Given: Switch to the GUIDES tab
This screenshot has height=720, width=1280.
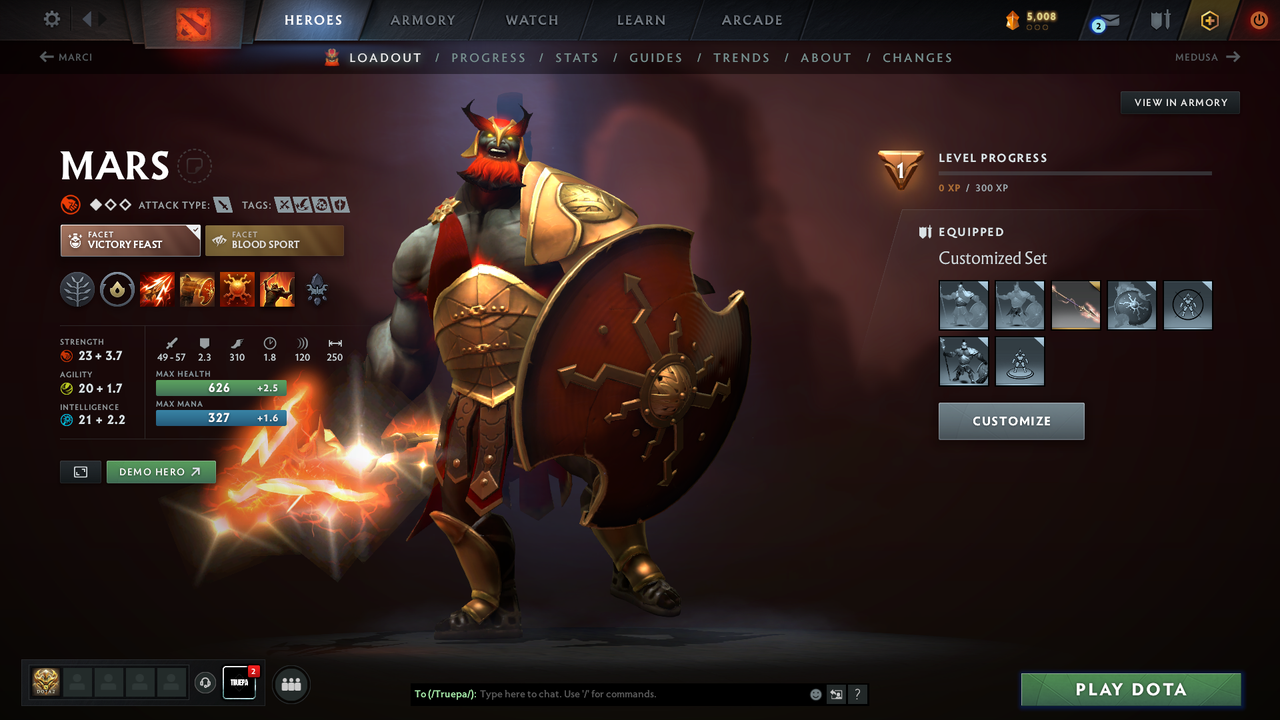Looking at the screenshot, I should [x=656, y=57].
